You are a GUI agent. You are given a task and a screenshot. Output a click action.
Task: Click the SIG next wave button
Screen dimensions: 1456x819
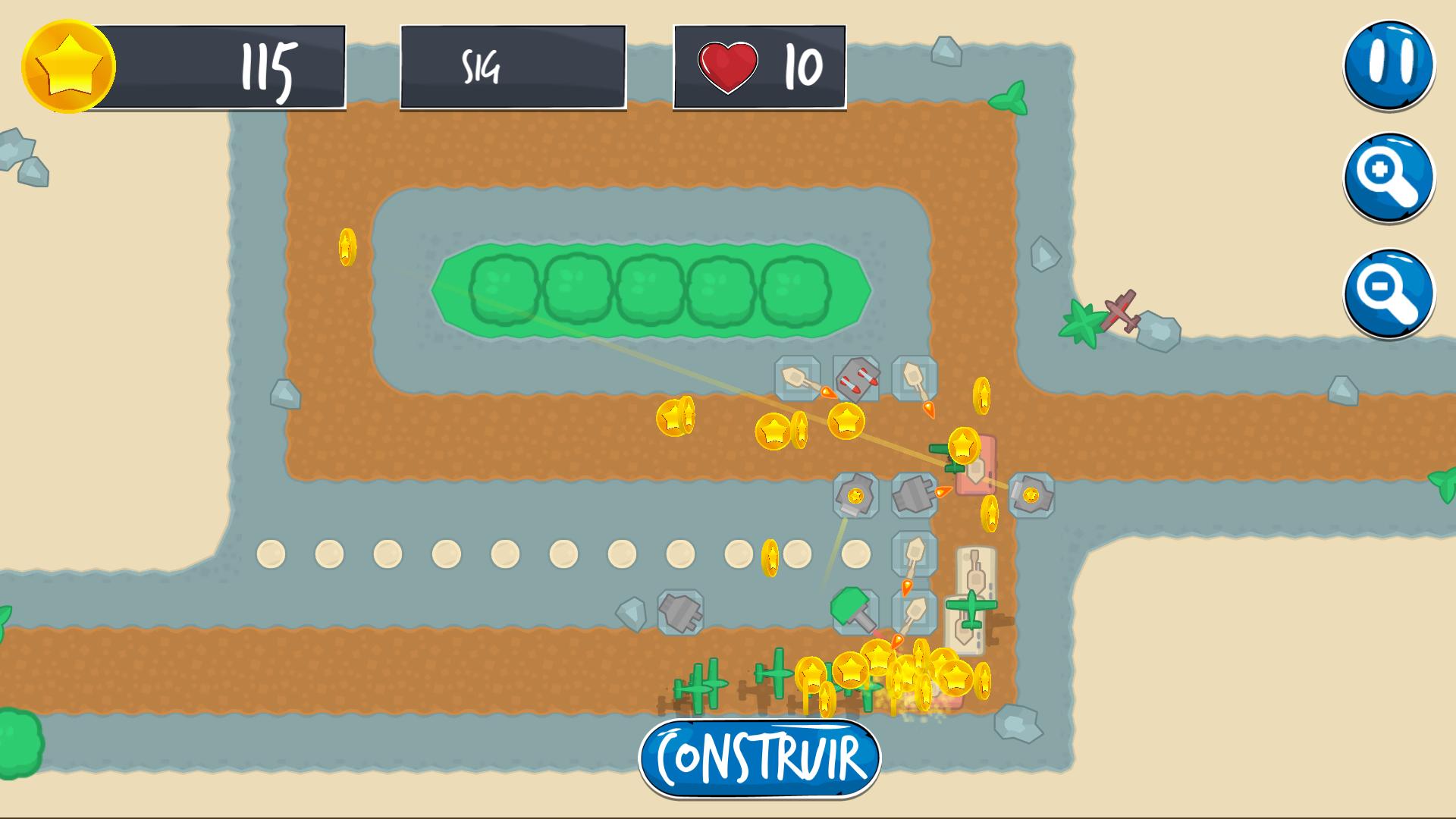coord(513,67)
